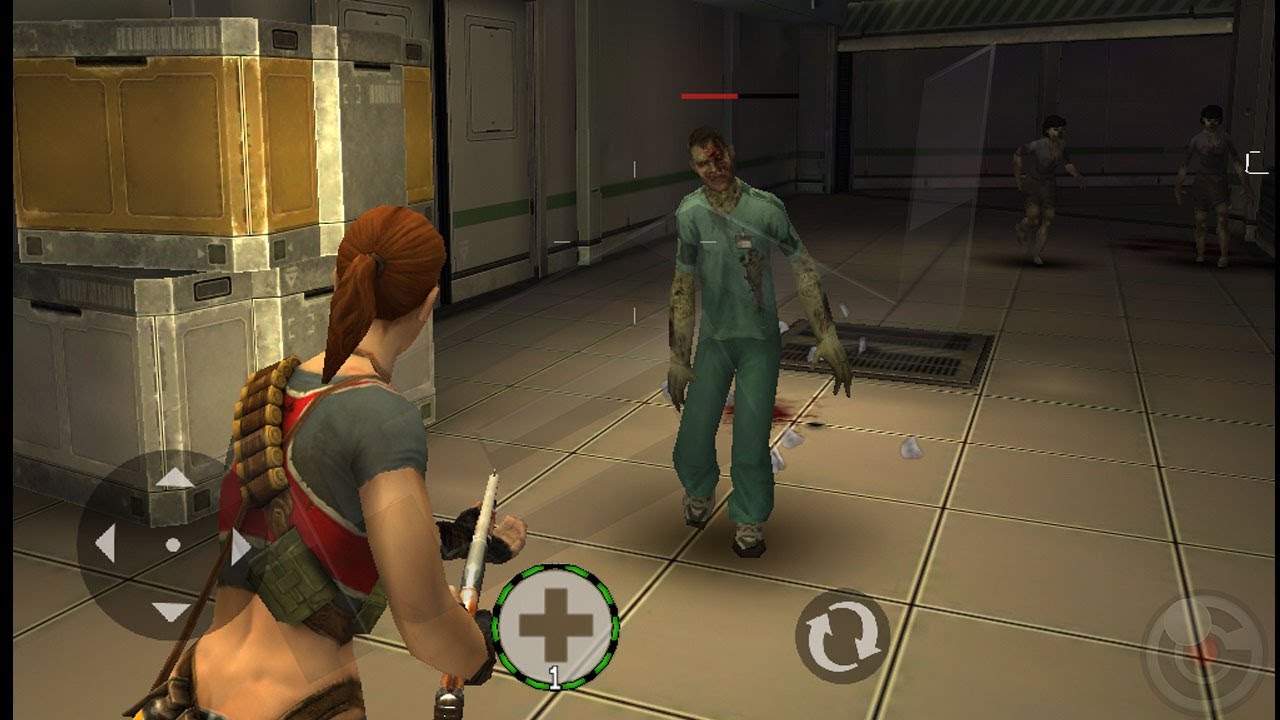1280x720 pixels.
Task: Use the medkit plus button
Action: pos(556,624)
